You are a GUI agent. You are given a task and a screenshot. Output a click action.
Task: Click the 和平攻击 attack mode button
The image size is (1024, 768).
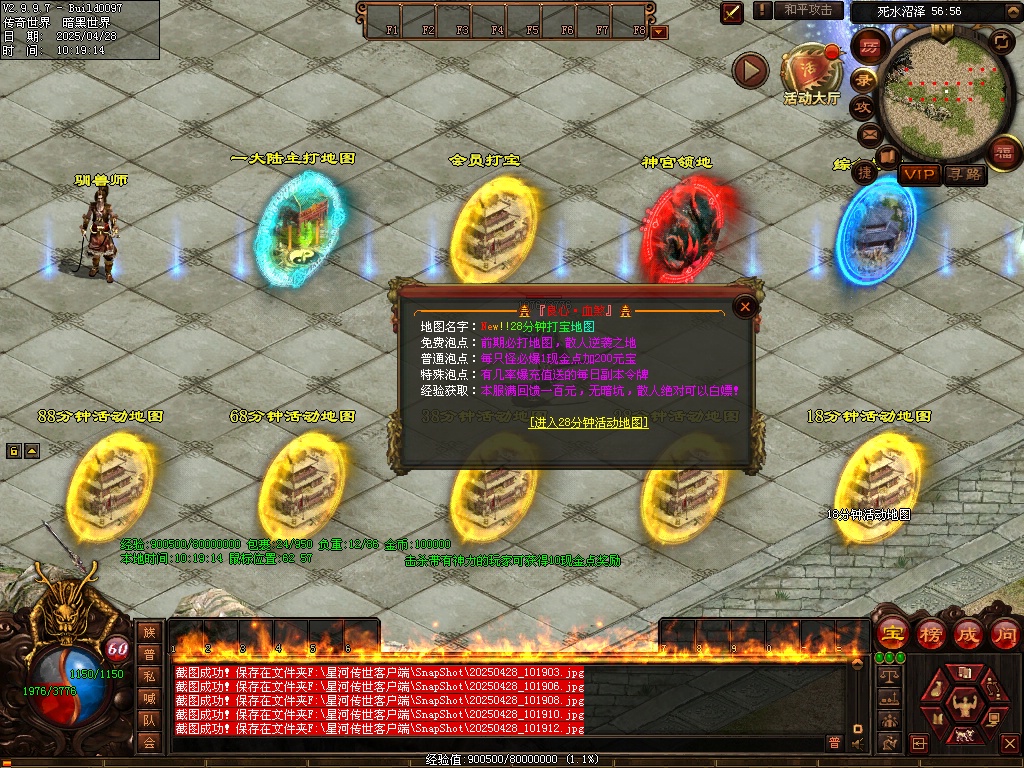[808, 10]
